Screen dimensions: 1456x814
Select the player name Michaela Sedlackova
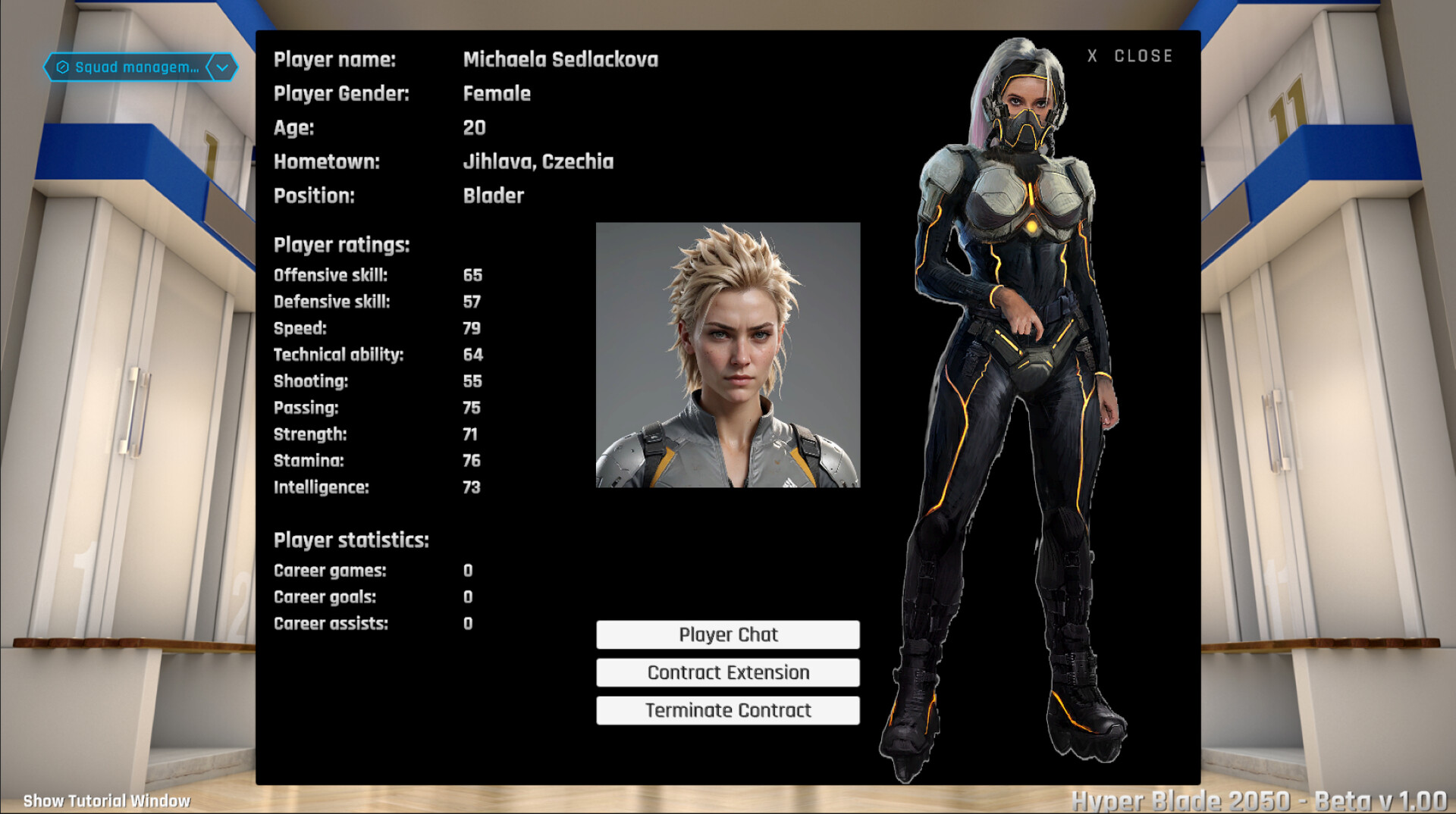(x=561, y=59)
